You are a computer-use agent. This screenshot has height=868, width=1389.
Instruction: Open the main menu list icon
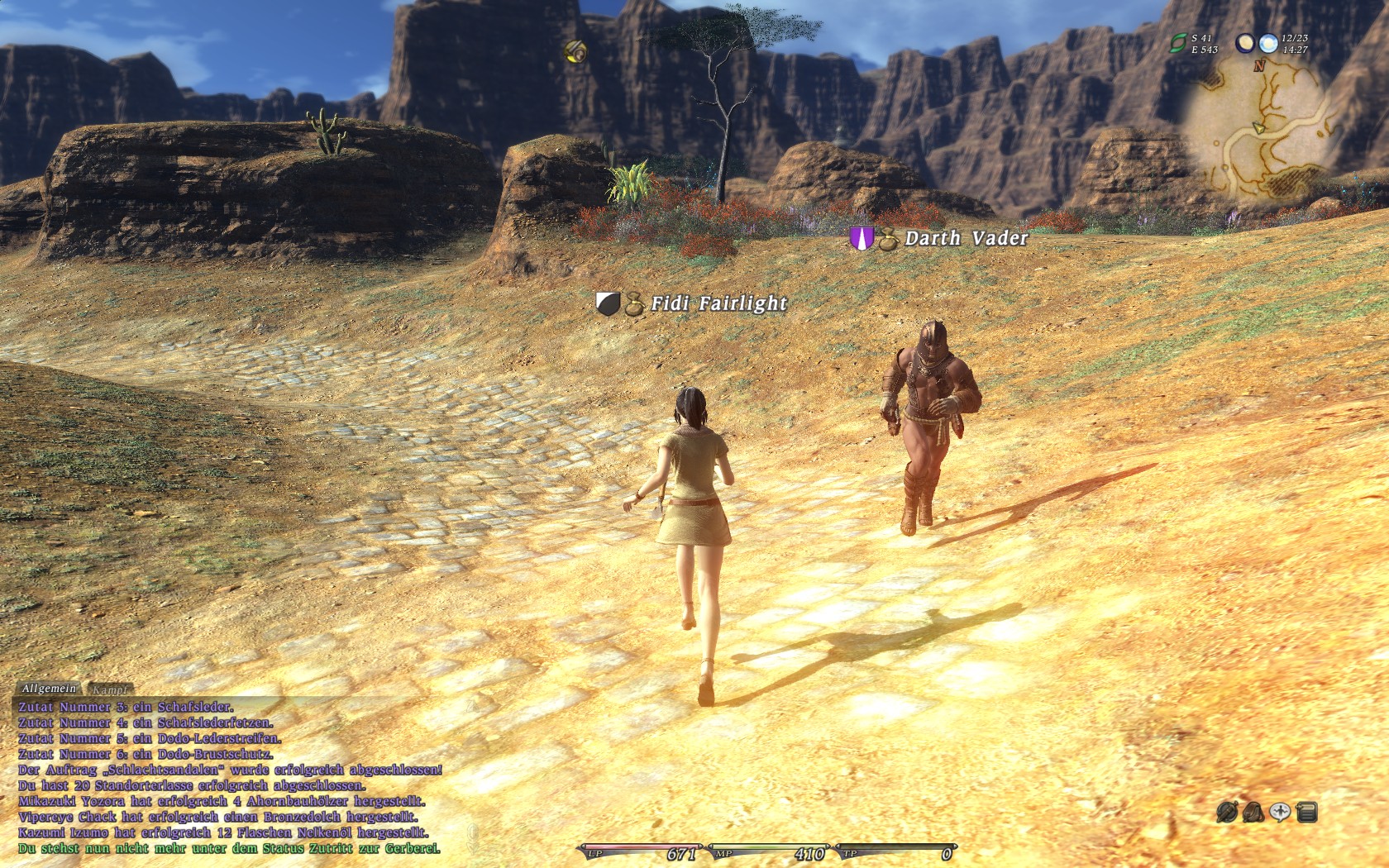1307,812
